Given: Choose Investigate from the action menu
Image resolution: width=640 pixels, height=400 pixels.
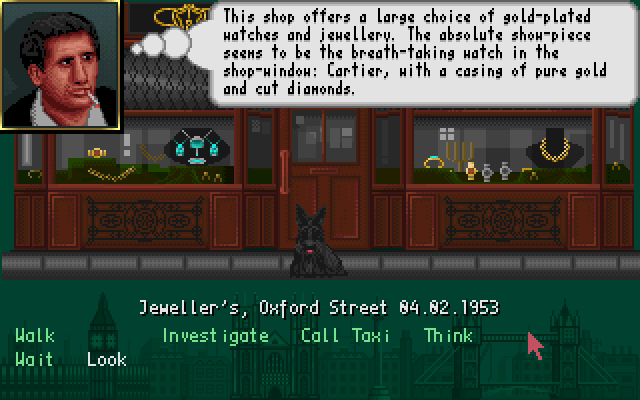Looking at the screenshot, I should tap(215, 336).
